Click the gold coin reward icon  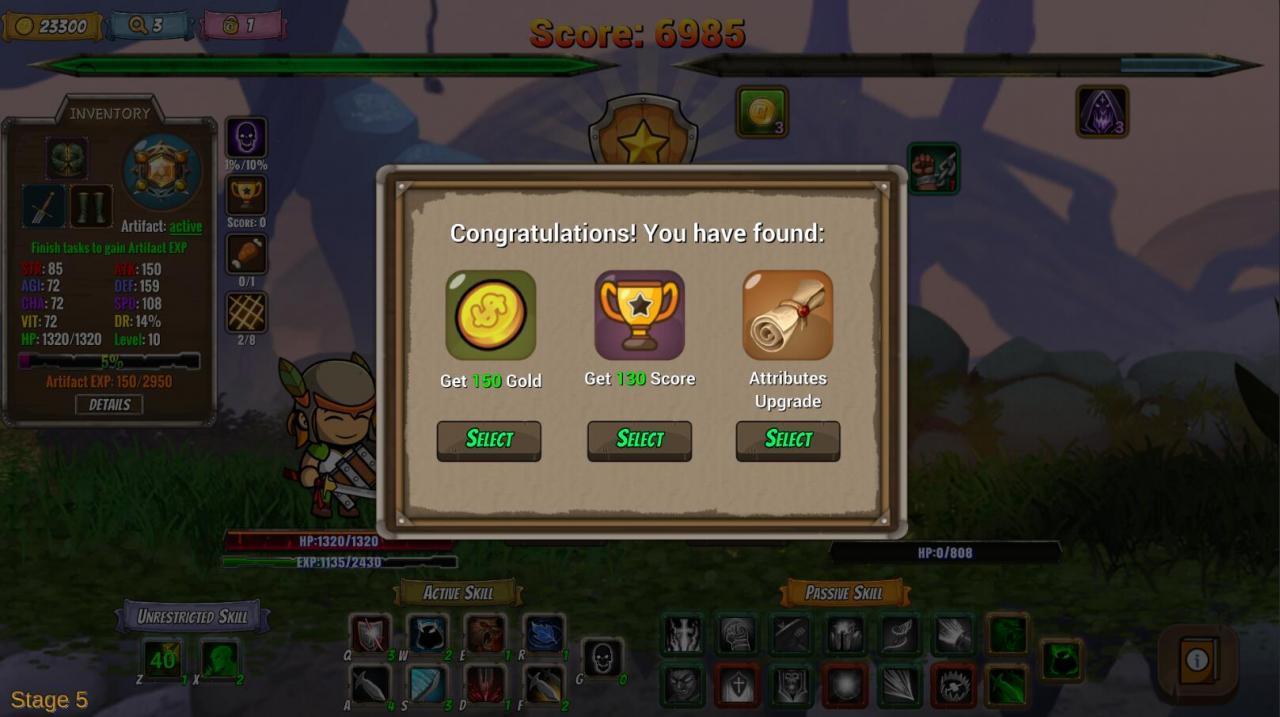[490, 315]
